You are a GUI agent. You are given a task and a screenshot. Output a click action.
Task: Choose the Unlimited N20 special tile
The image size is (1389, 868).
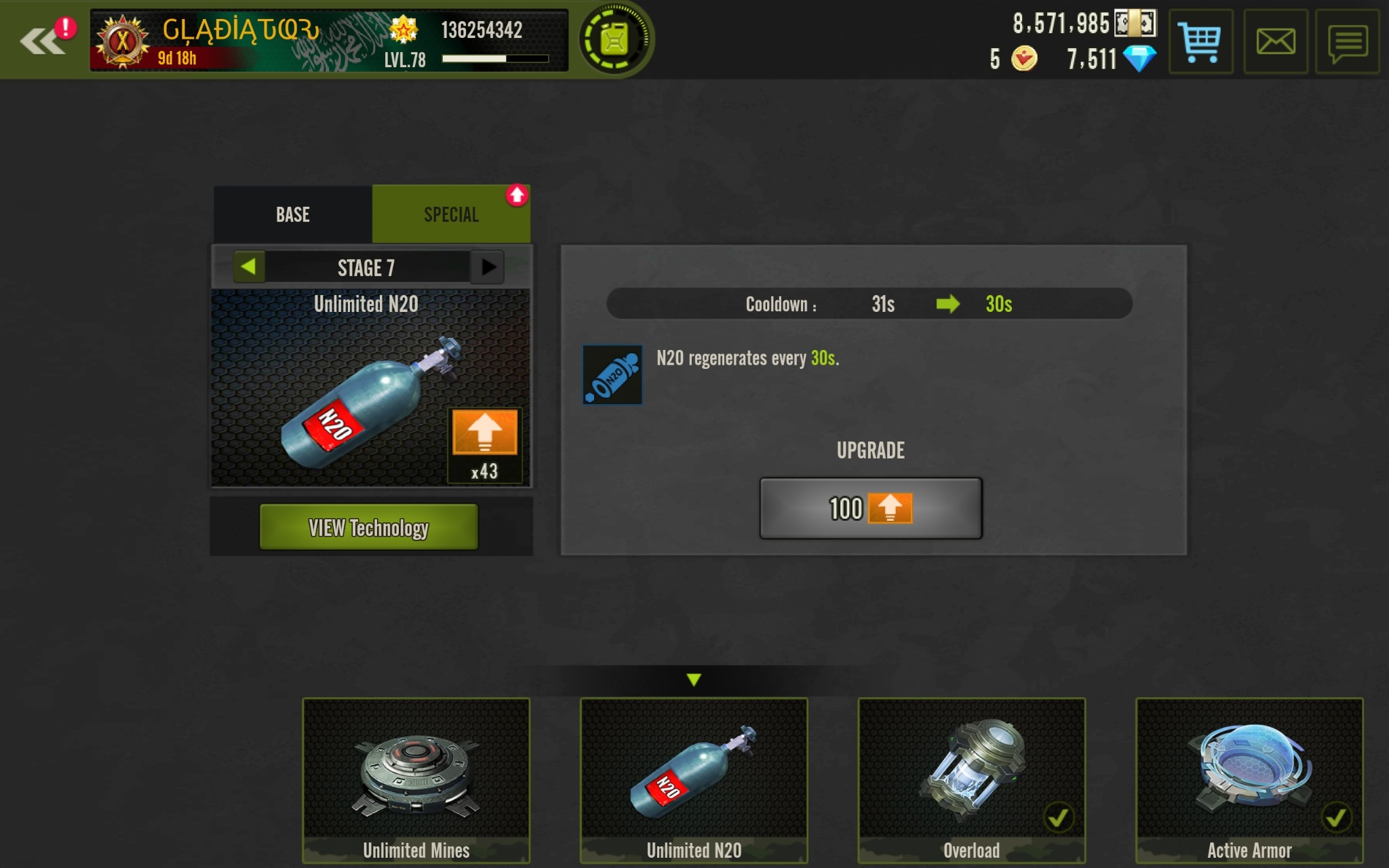click(693, 780)
